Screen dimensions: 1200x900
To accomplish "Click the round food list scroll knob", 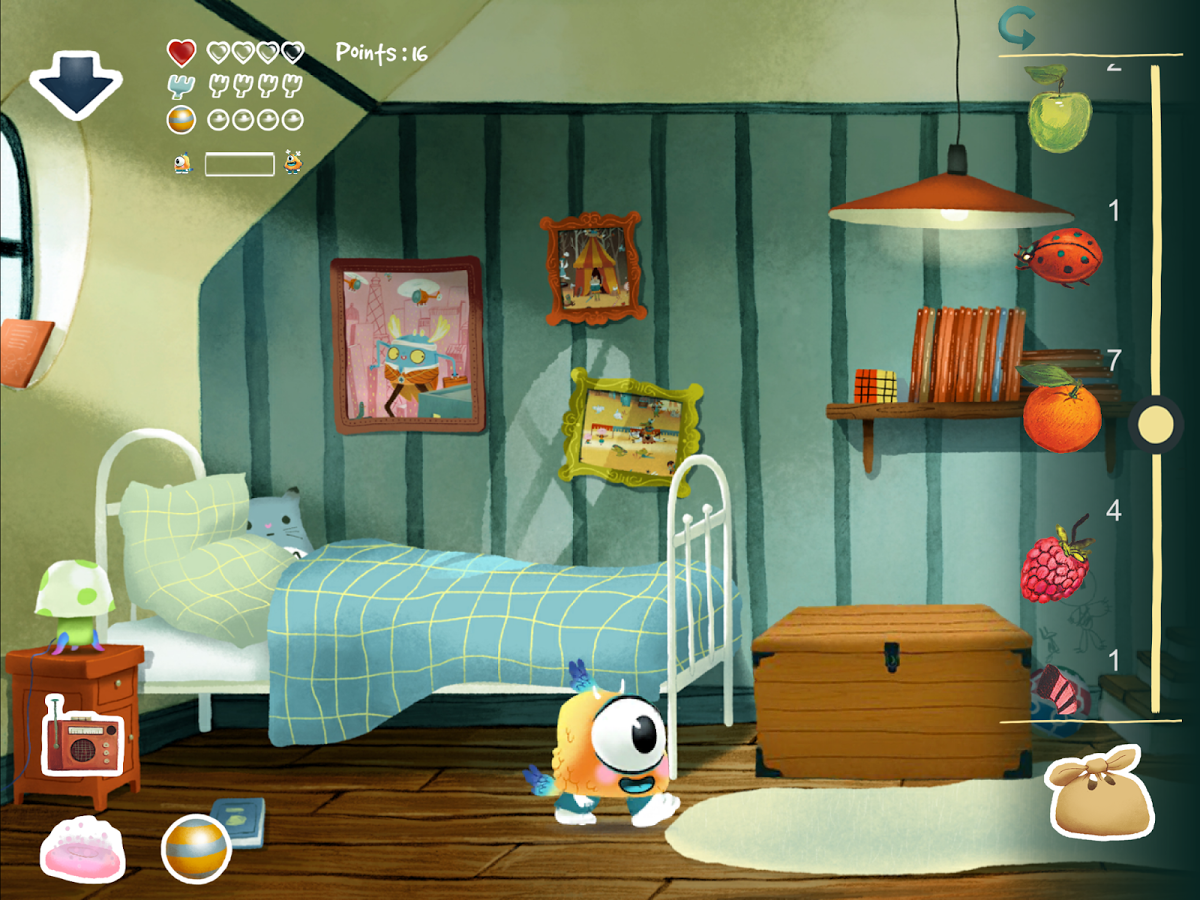I will (x=1157, y=426).
